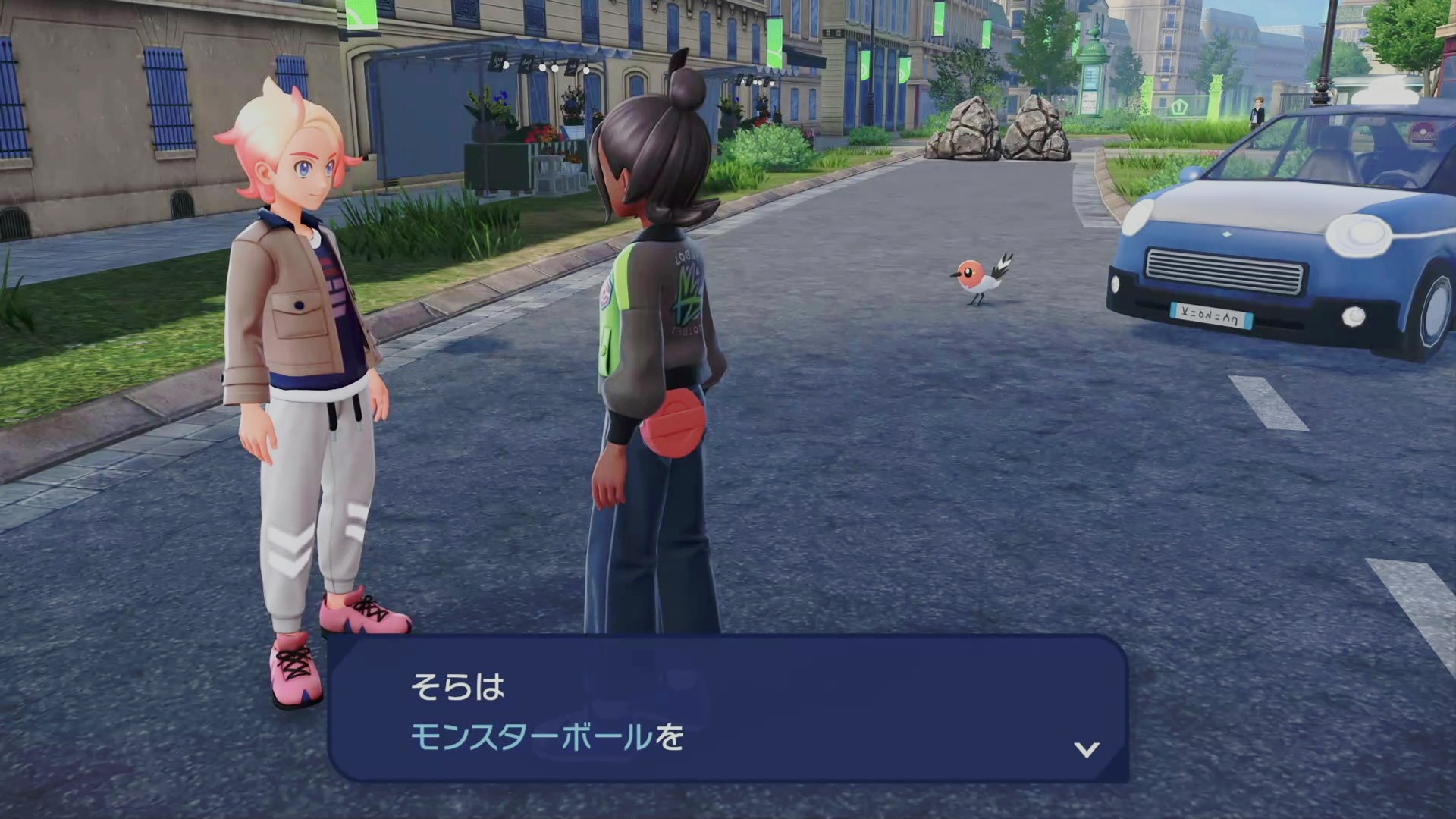Advance dialogue with the down arrow indicator

click(1087, 749)
